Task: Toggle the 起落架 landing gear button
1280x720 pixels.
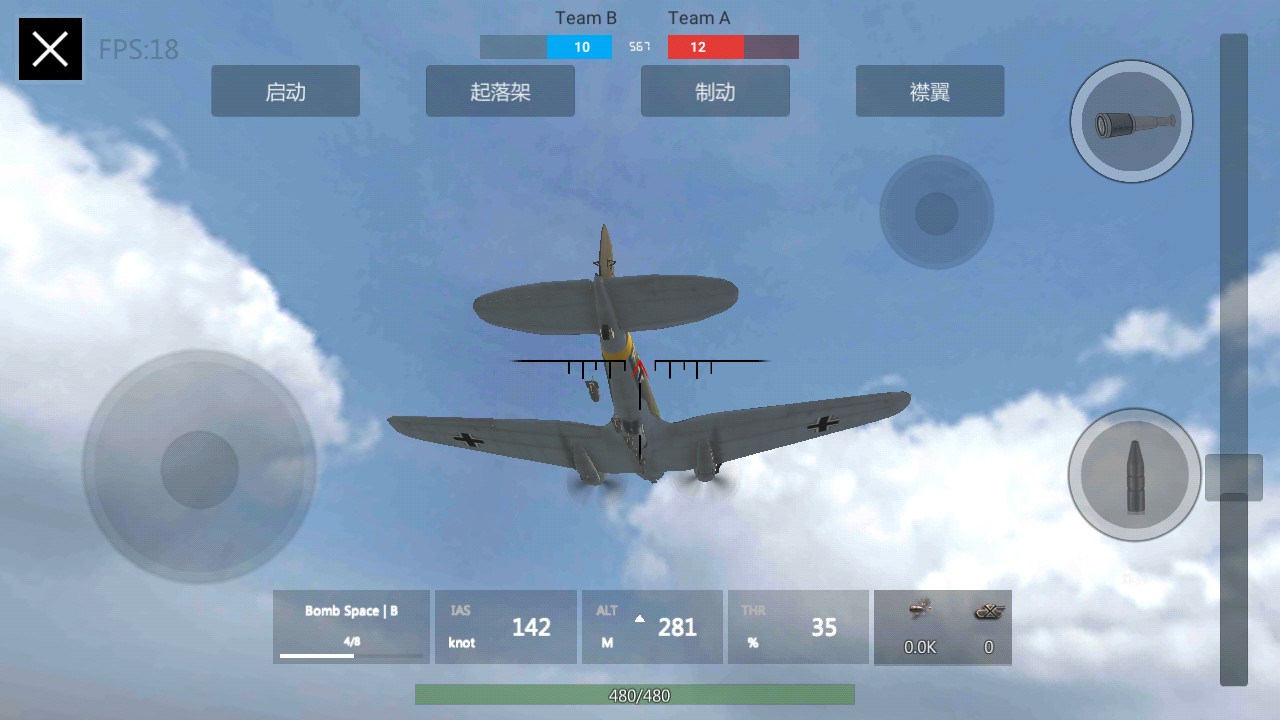Action: coord(500,92)
